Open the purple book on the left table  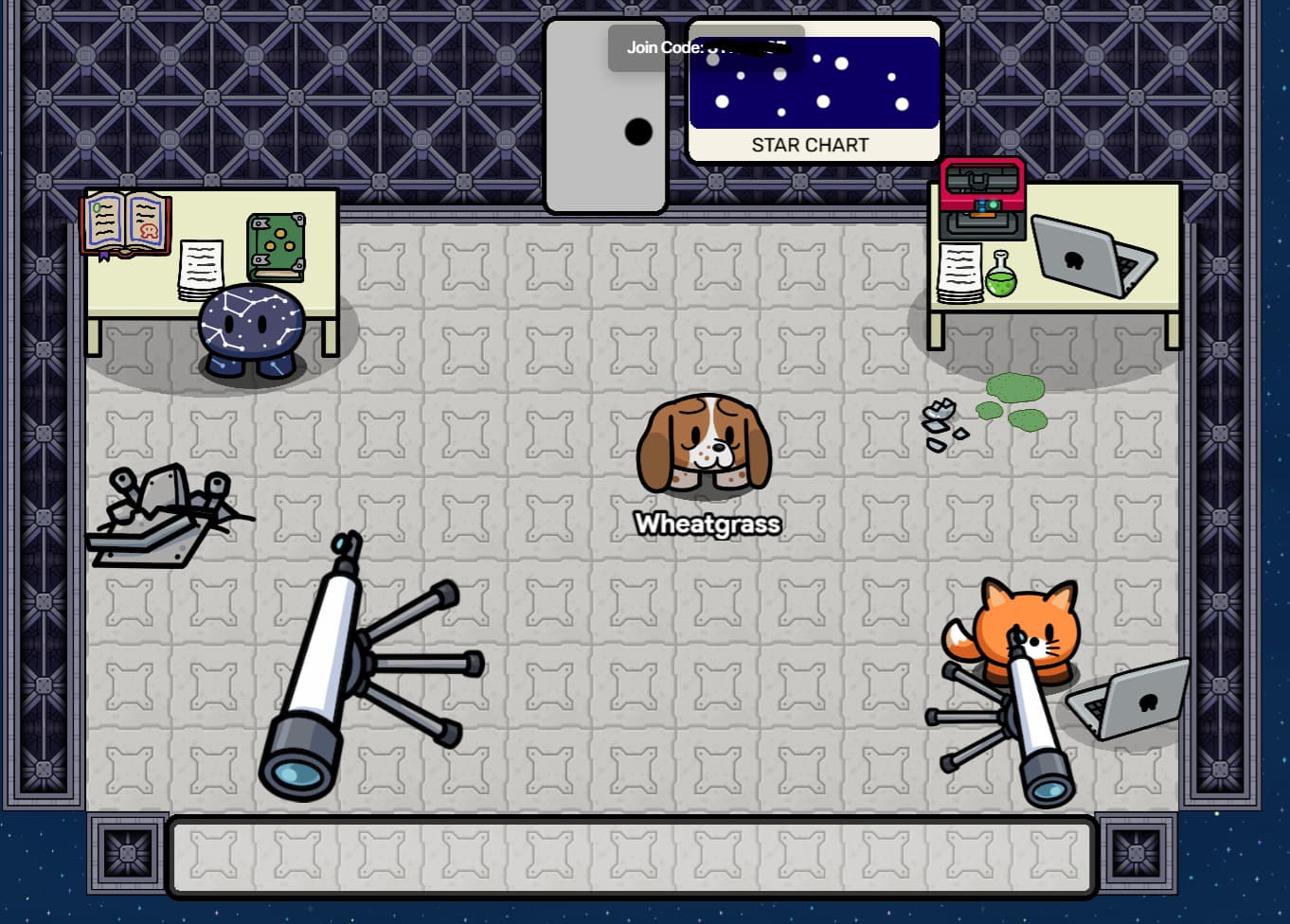(x=126, y=222)
